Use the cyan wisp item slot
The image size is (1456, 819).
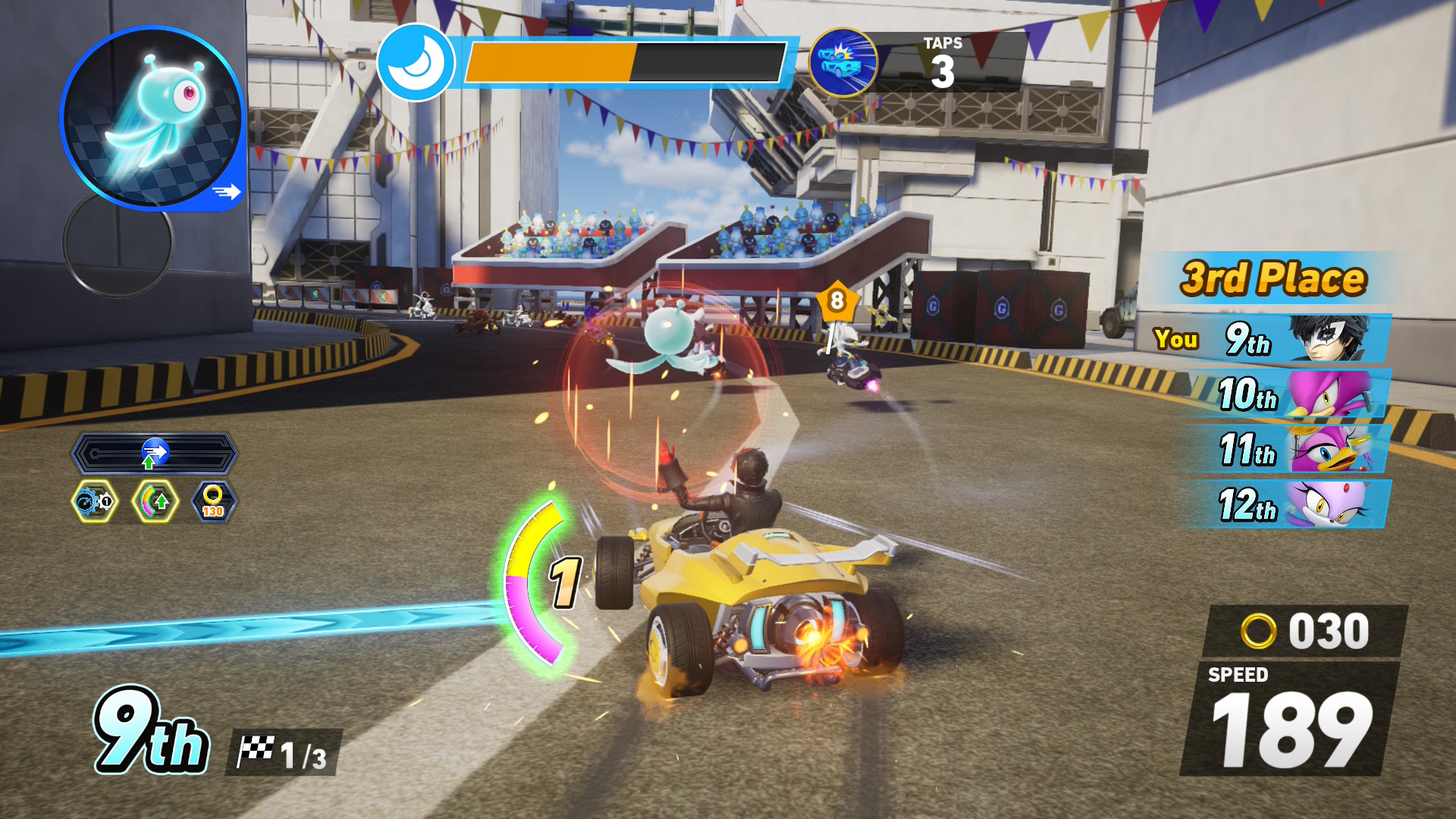click(152, 118)
